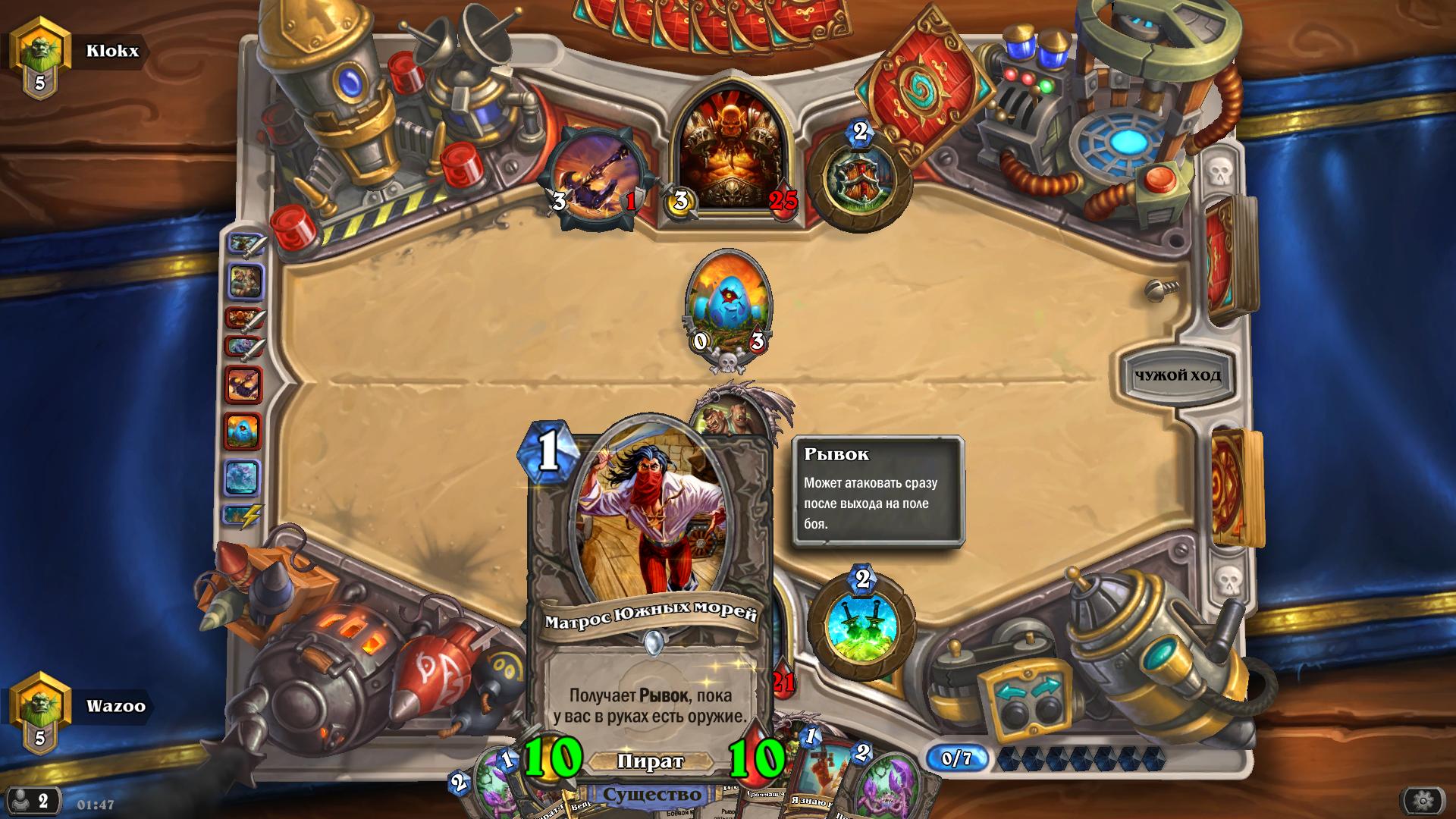1456x819 pixels.
Task: Show the egg tile in the history bar
Action: coord(243,431)
